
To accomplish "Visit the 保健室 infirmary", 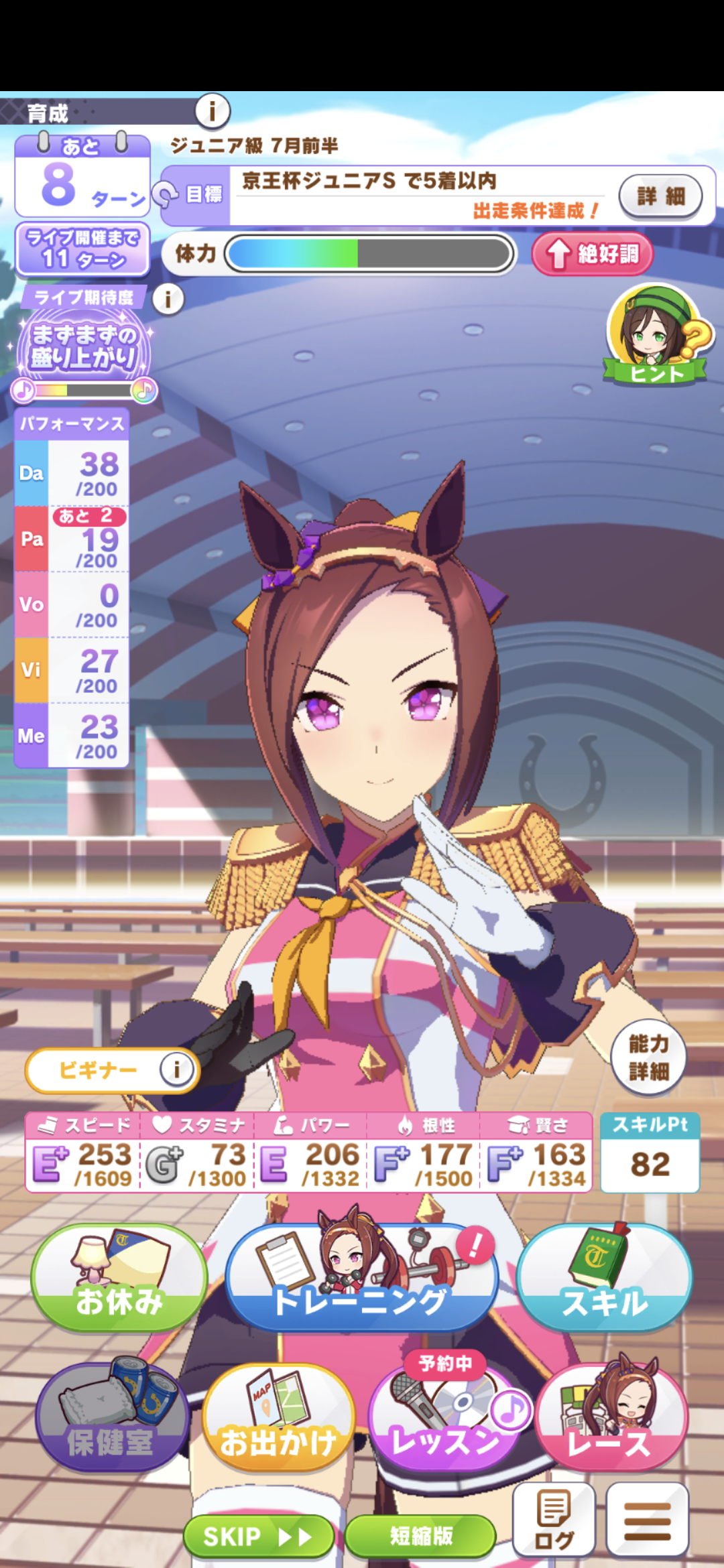I will (111, 1419).
